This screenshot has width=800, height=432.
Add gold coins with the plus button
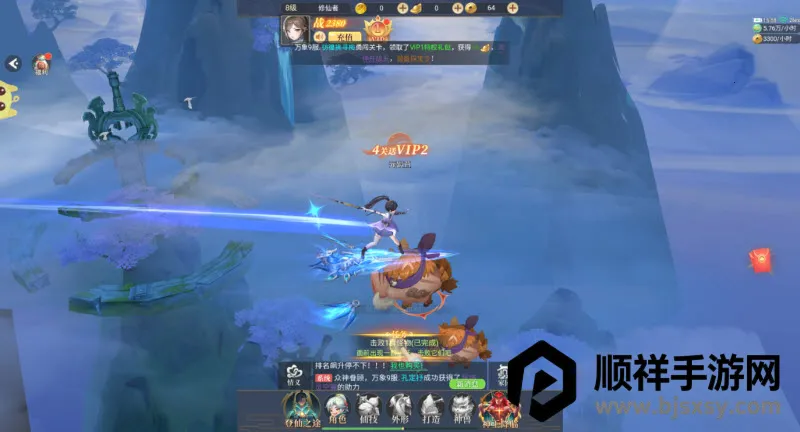pyautogui.click(x=402, y=7)
